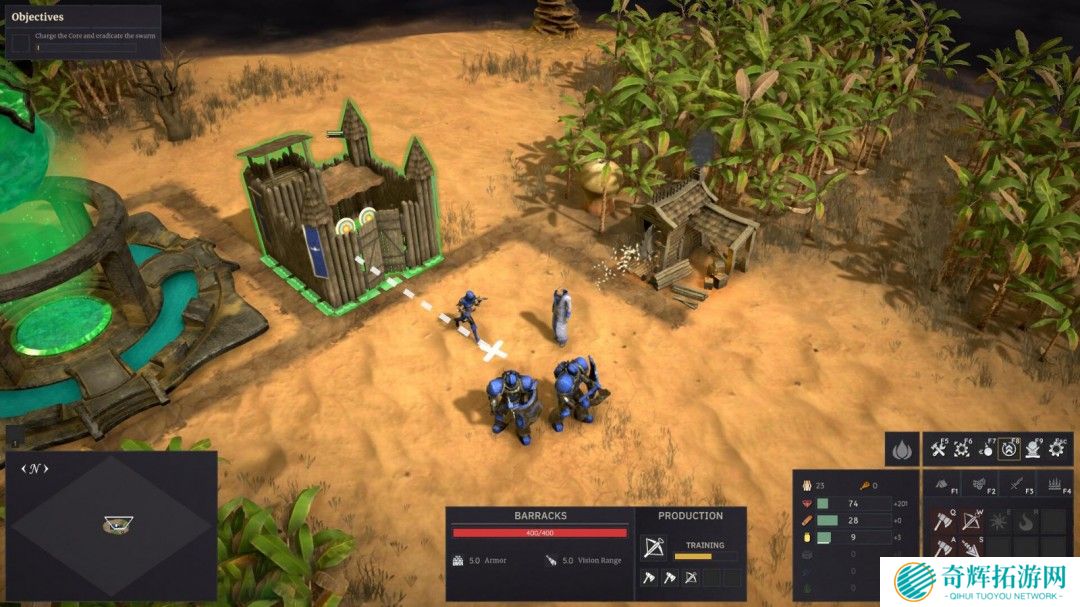Select the S arrowhead command icon

(970, 547)
